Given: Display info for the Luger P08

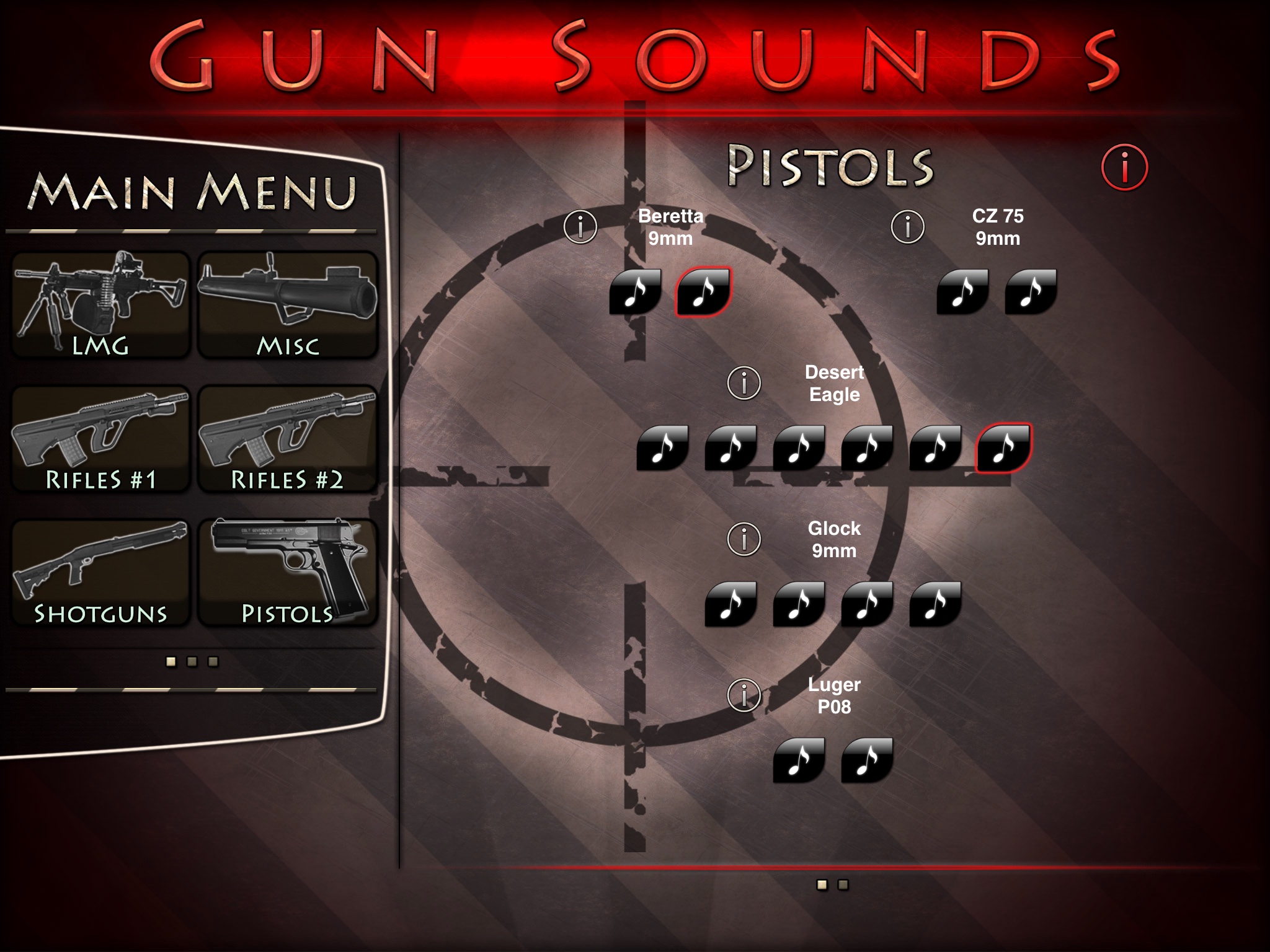Looking at the screenshot, I should coord(744,695).
